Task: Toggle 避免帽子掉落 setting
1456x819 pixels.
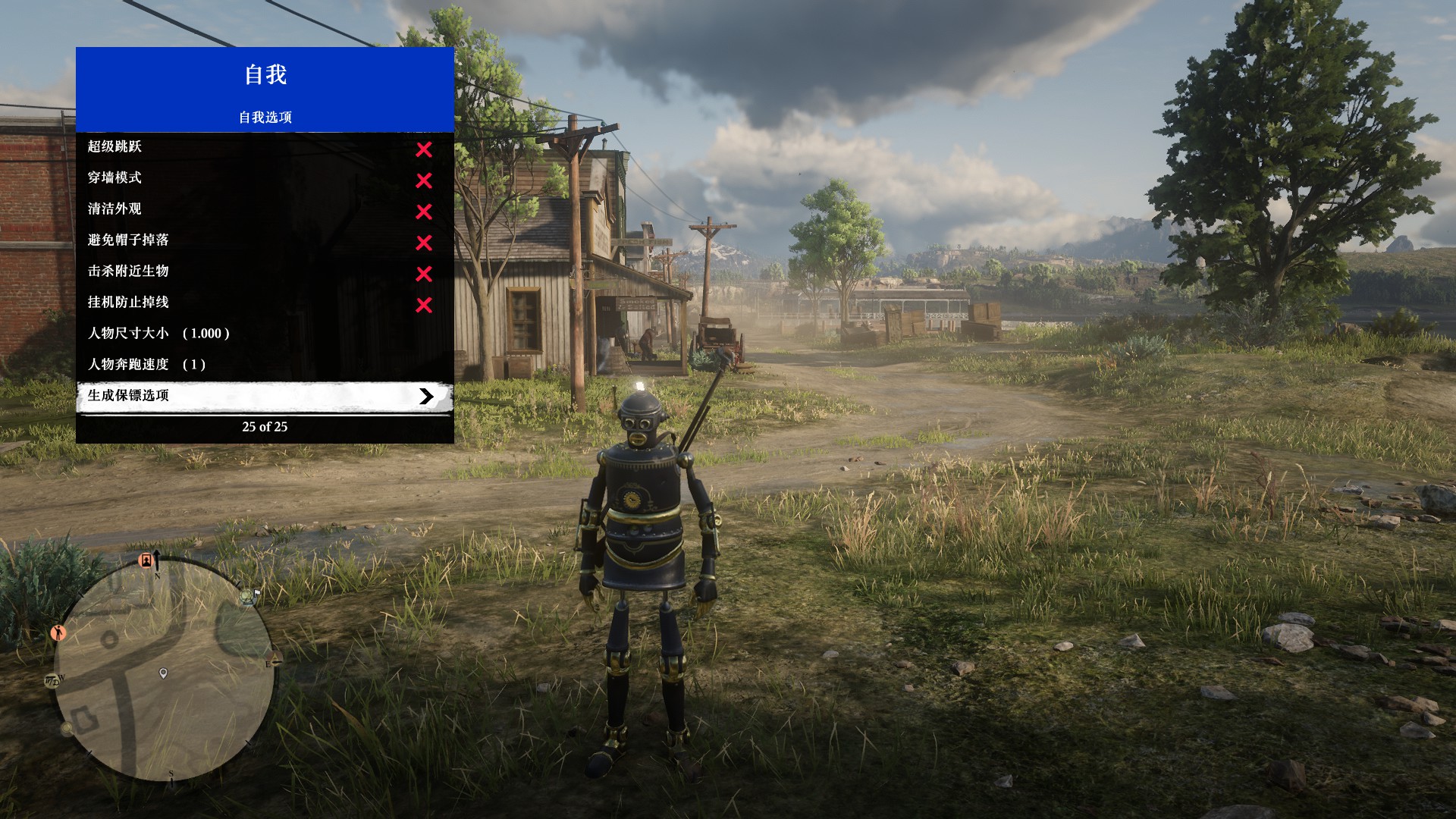Action: pos(265,241)
